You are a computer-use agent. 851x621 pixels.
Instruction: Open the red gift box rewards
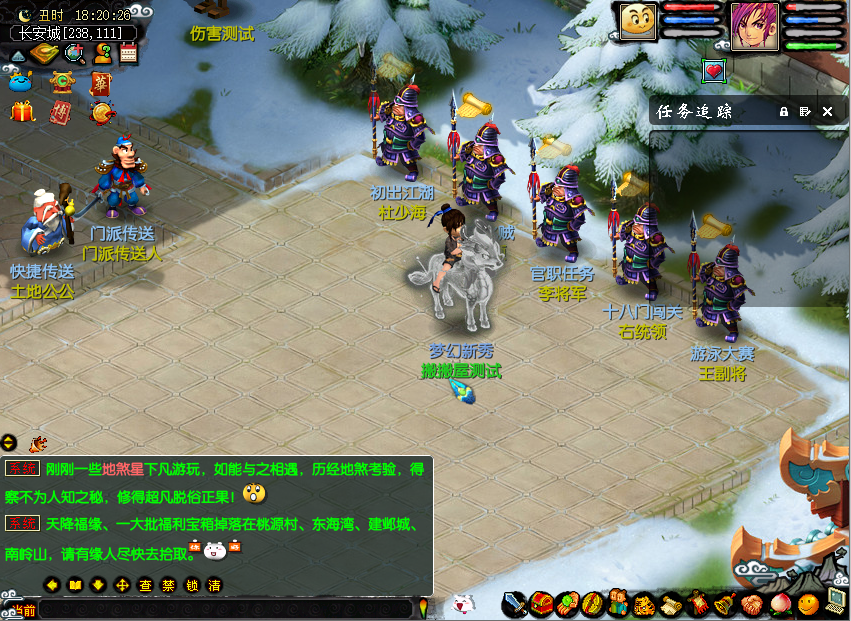(x=22, y=112)
